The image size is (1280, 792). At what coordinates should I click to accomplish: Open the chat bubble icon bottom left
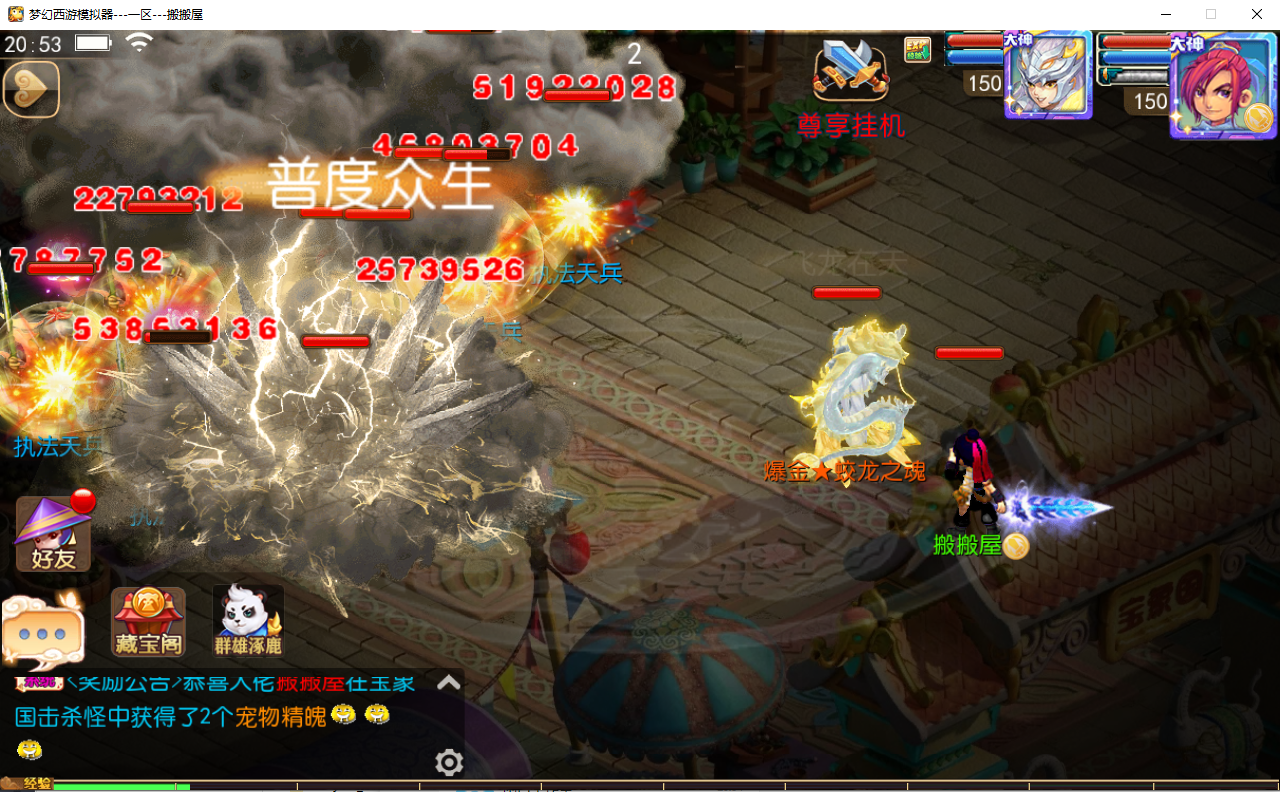pos(42,630)
